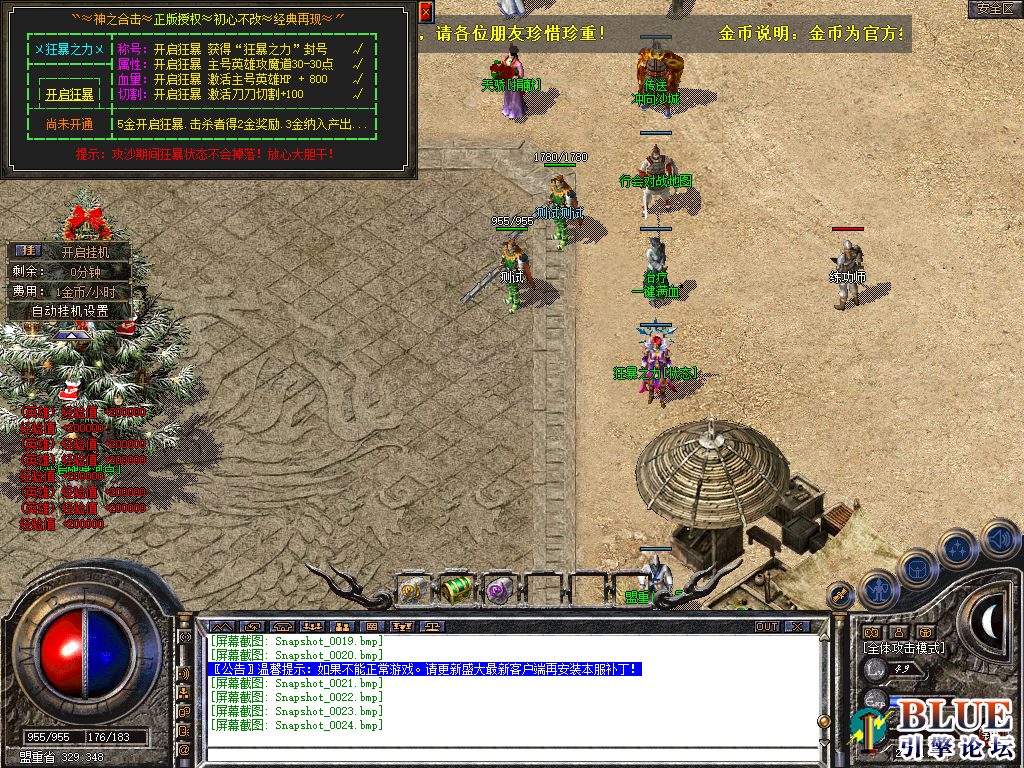This screenshot has width=1024, height=768.
Task: Click the OUT button above the chat
Action: point(766,627)
